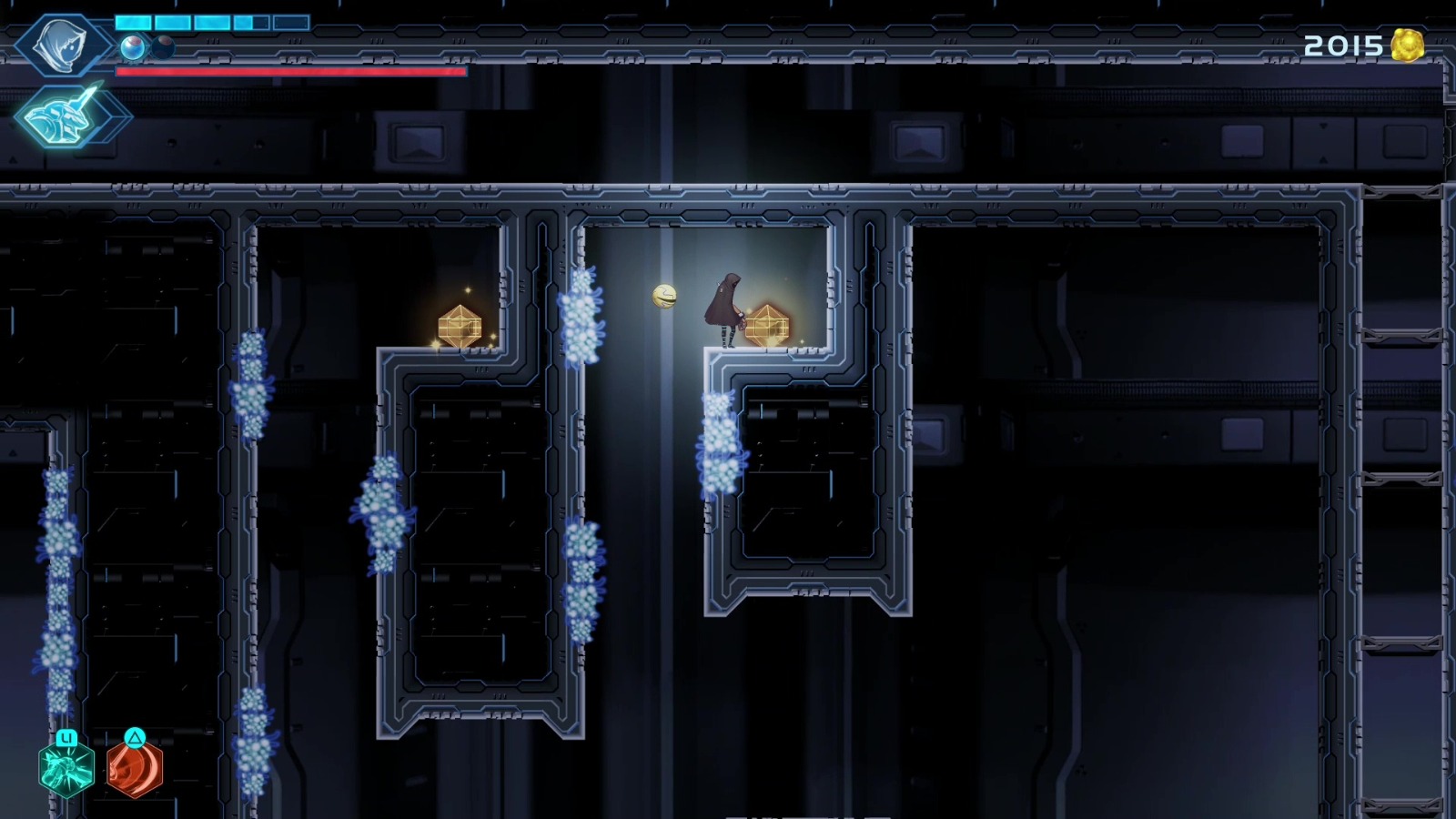
Task: Click the floating golden coin pickup
Action: 664,295
